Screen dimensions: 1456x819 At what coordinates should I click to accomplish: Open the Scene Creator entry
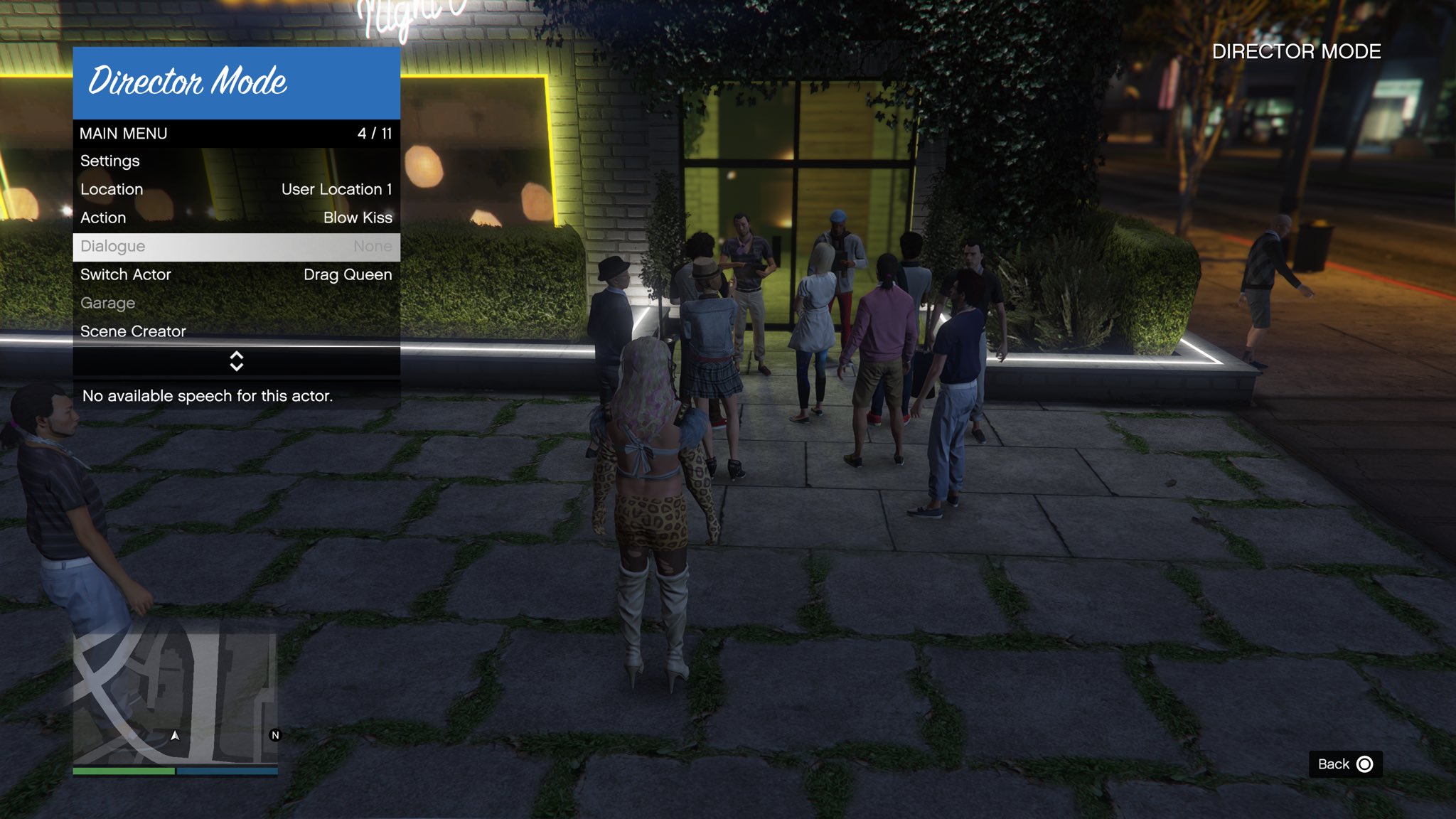coord(236,331)
